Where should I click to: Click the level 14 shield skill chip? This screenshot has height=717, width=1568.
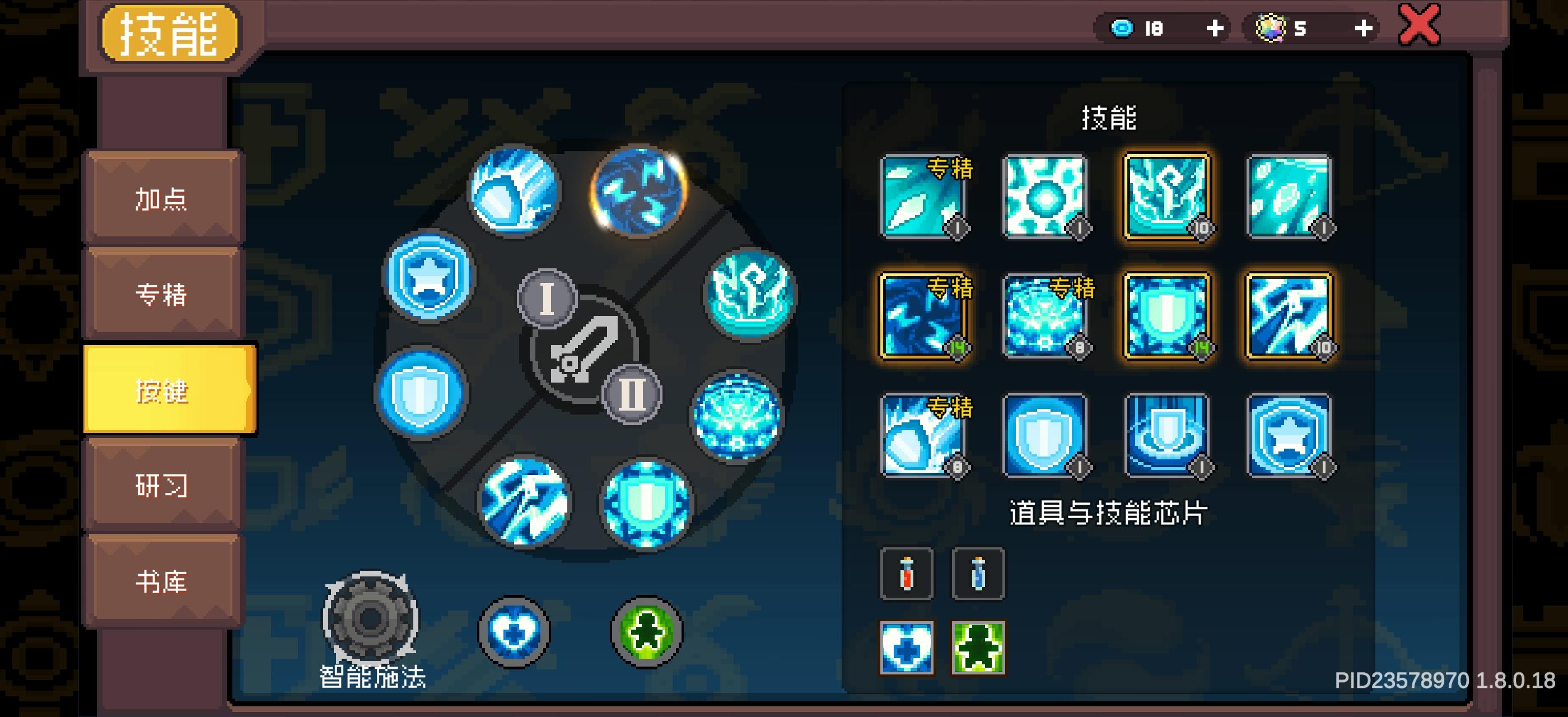(x=1166, y=315)
